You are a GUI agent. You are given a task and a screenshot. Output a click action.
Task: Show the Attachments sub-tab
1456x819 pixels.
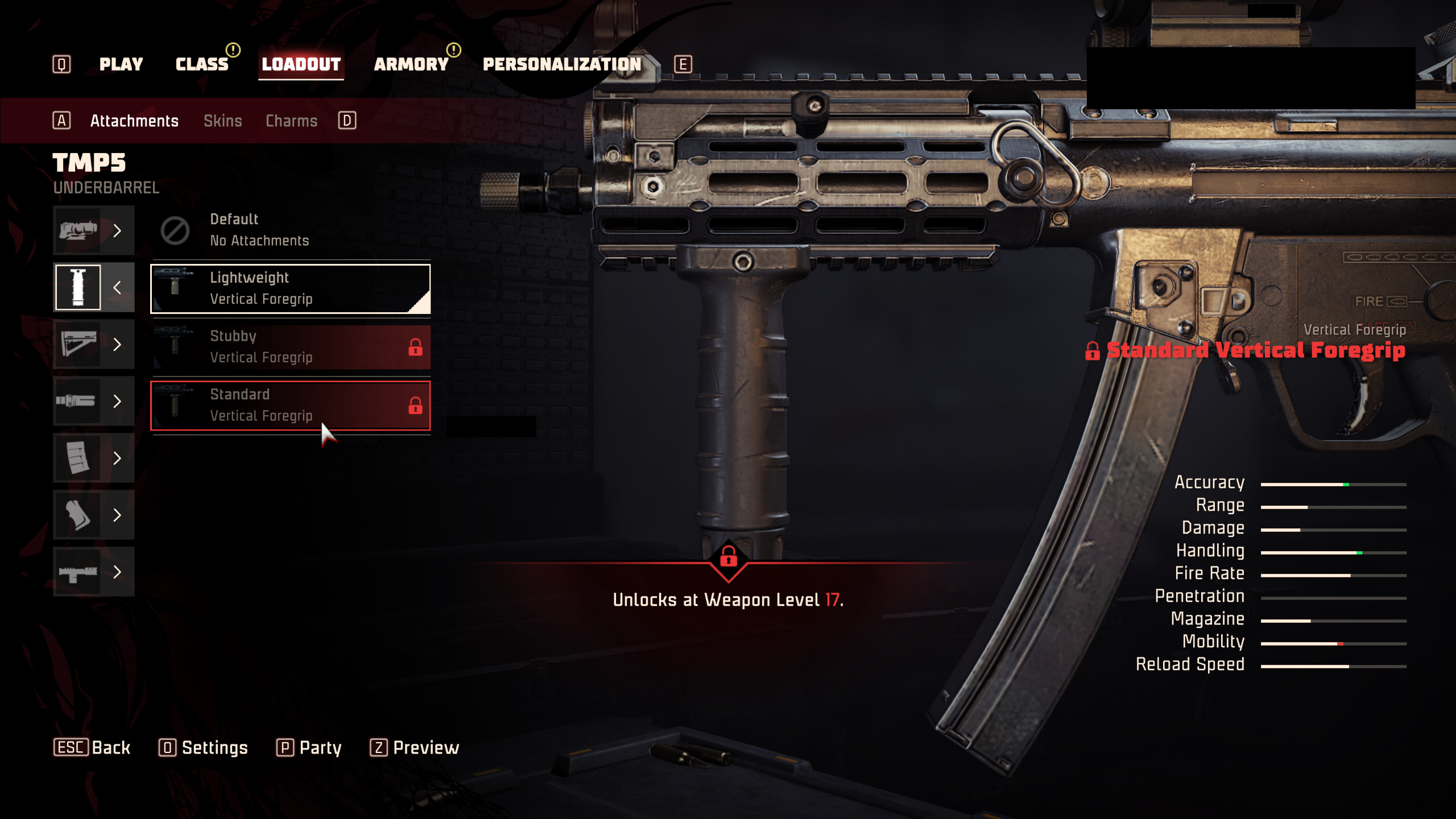tap(134, 121)
